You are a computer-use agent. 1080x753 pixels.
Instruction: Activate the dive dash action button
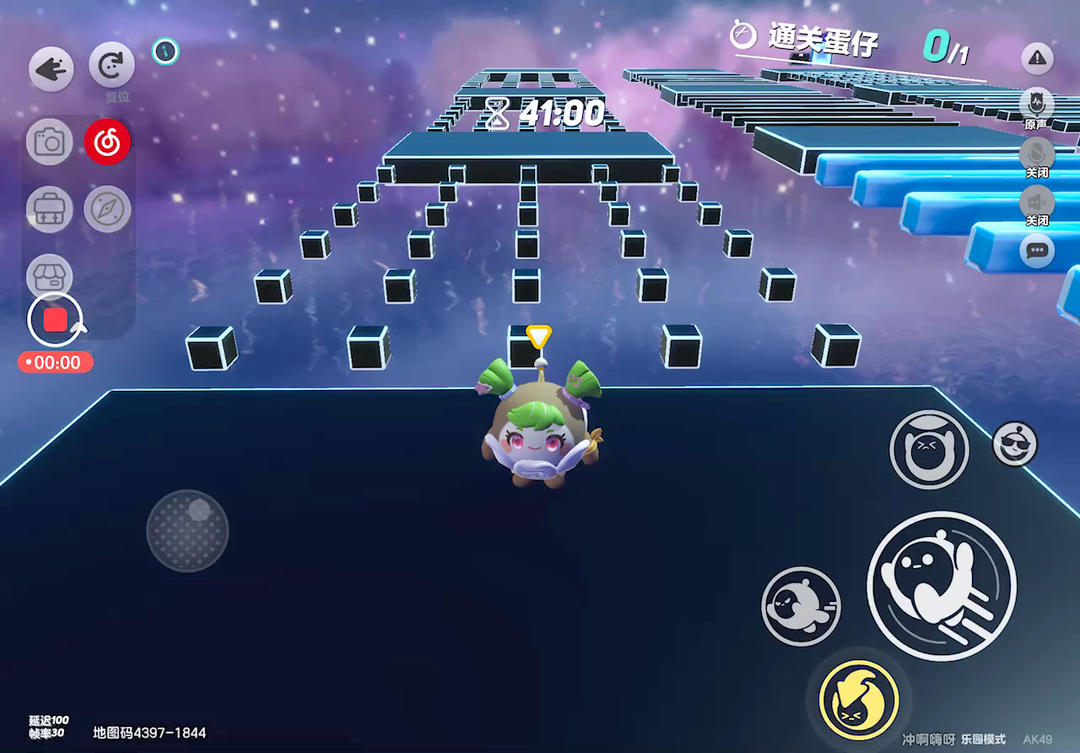(801, 606)
